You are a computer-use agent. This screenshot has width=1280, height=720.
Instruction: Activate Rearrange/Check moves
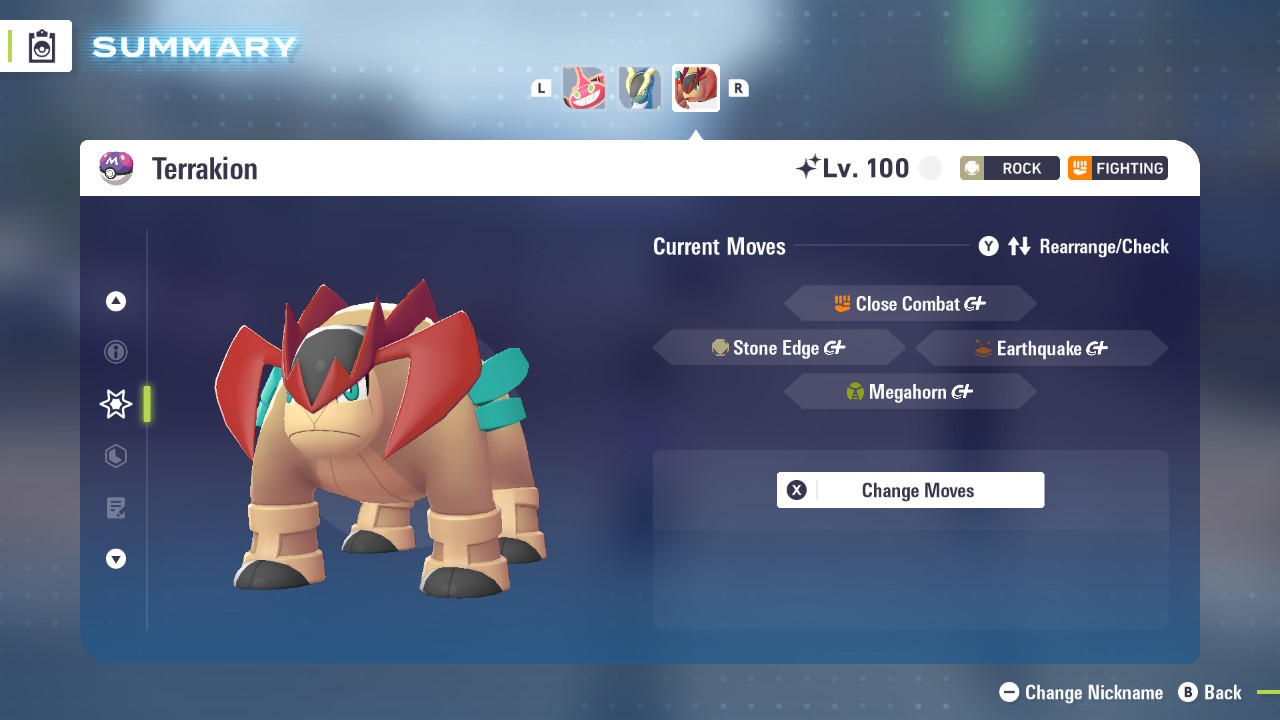pyautogui.click(x=1074, y=246)
